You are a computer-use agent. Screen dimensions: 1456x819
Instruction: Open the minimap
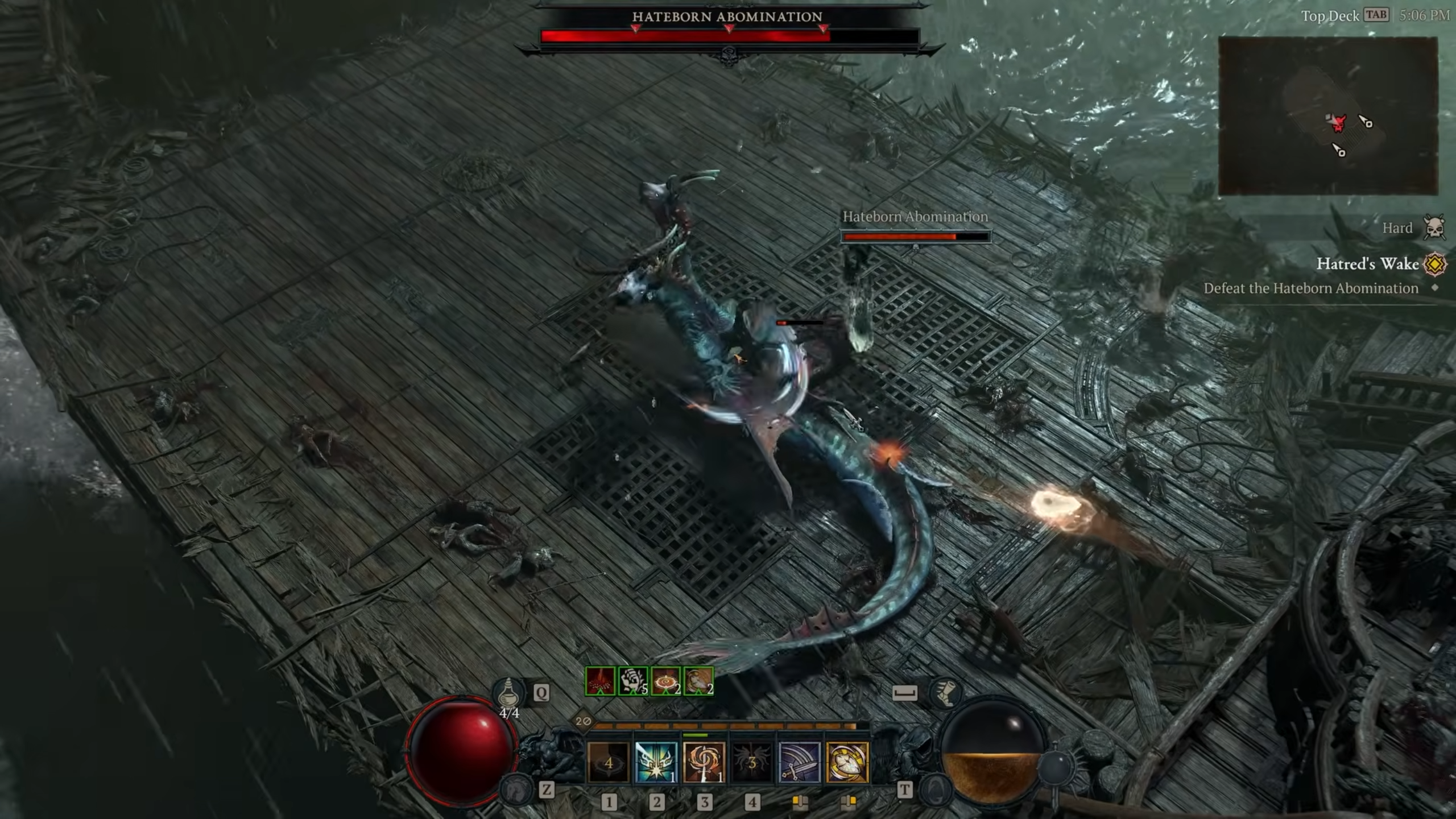click(1327, 116)
